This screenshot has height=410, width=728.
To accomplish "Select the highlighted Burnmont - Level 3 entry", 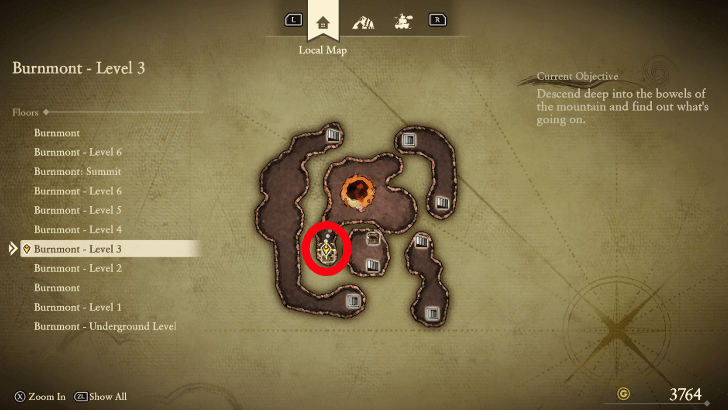I will (x=78, y=248).
